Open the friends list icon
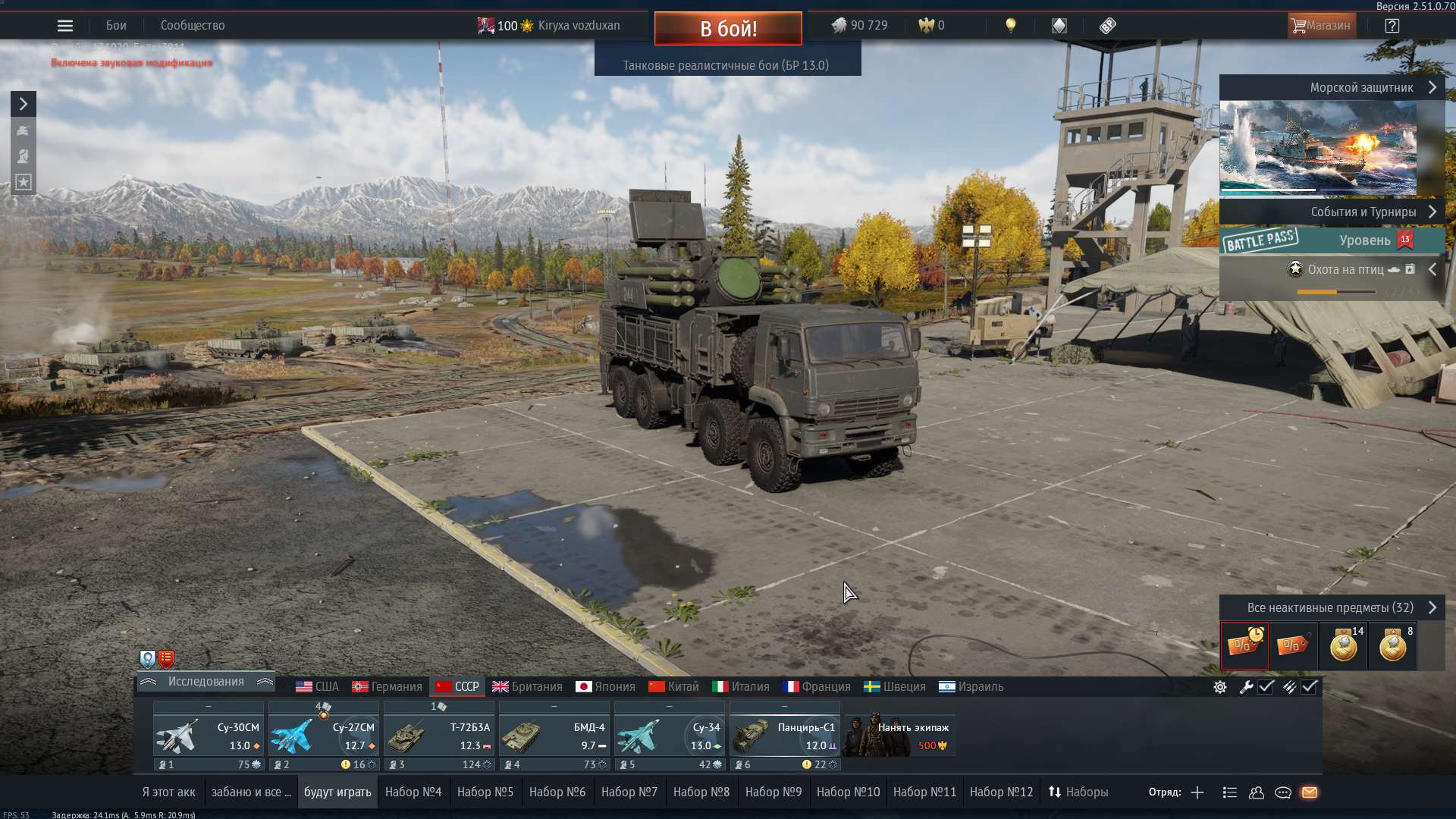Image resolution: width=1456 pixels, height=819 pixels. tap(1257, 792)
